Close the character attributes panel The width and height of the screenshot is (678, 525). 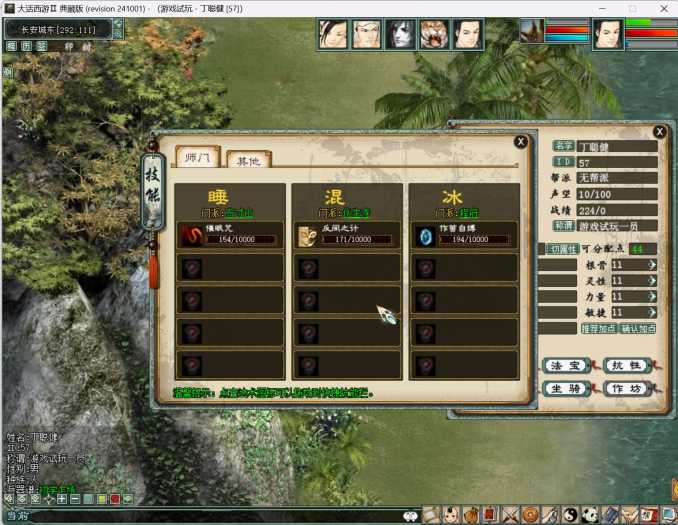point(659,131)
